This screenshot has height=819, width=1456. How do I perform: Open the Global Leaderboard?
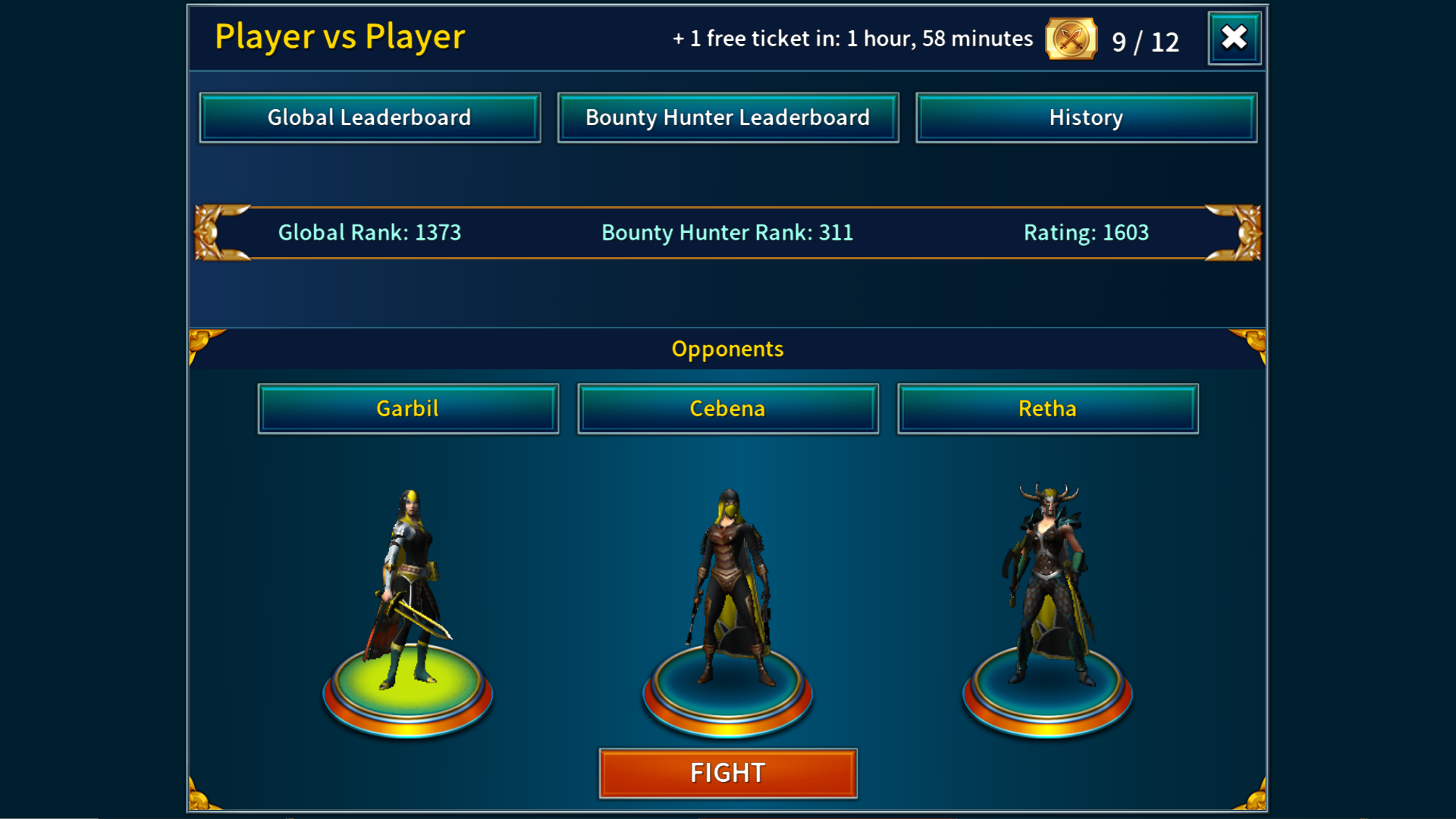(369, 118)
